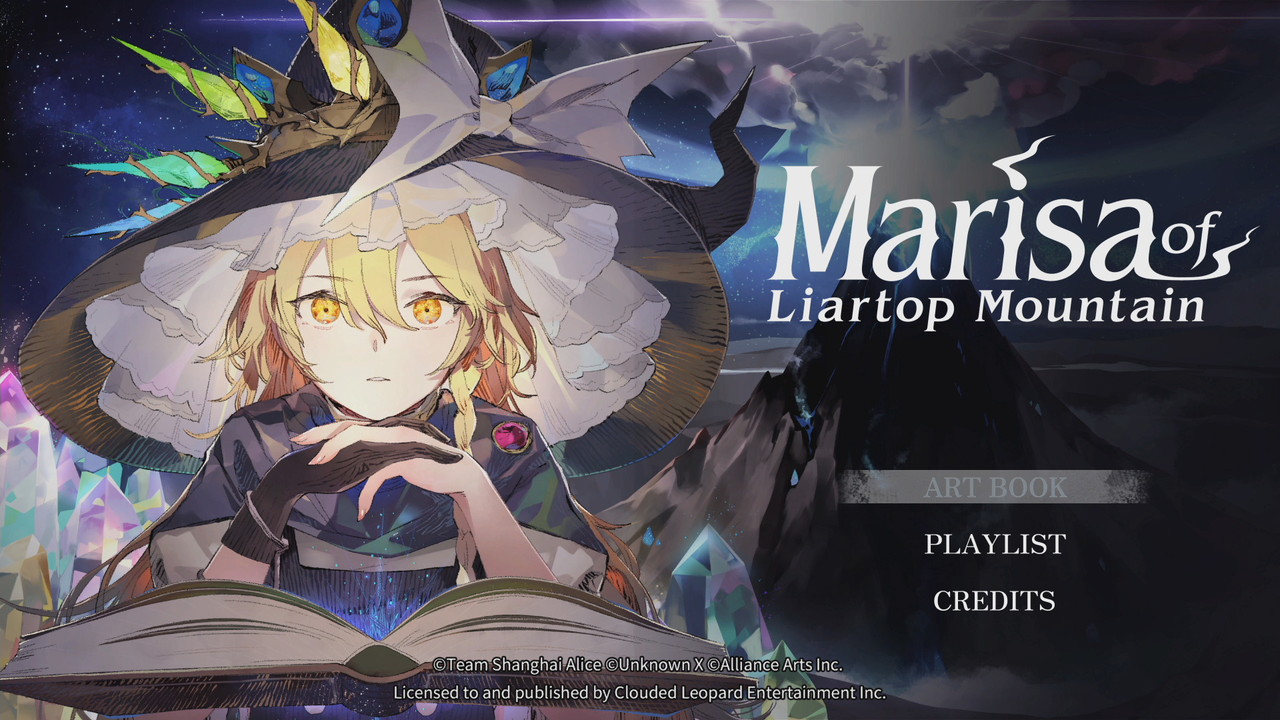Click the CREDITS text label
Image resolution: width=1280 pixels, height=720 pixels.
[x=994, y=601]
